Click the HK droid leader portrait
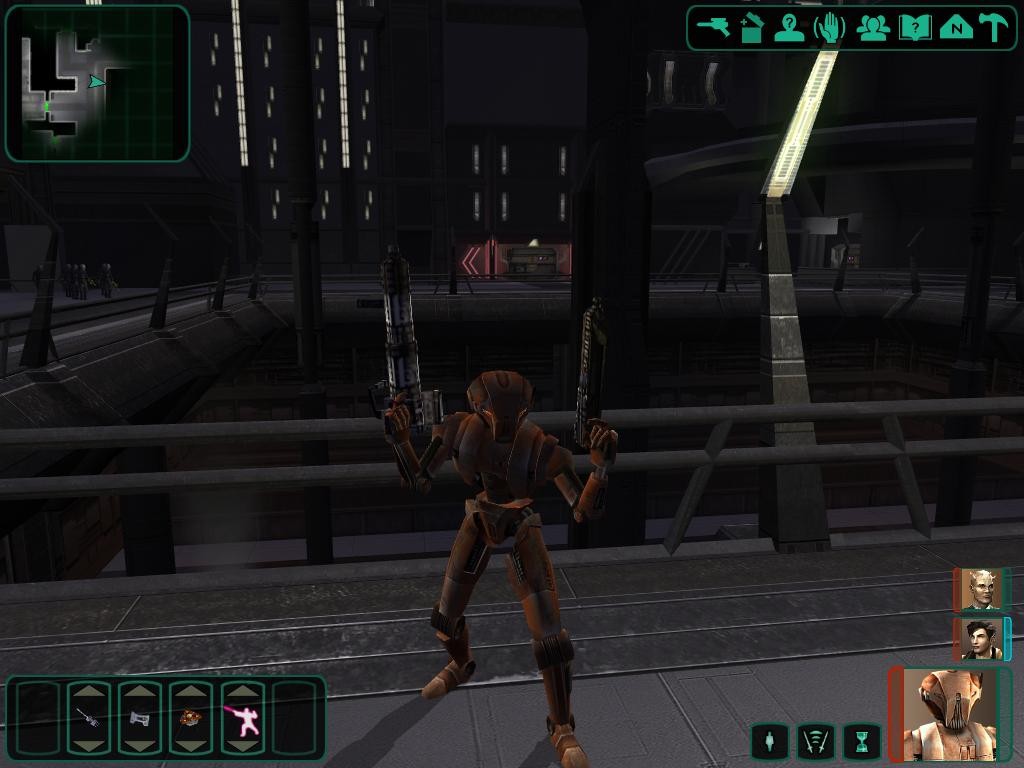1024x768 pixels. [950, 714]
